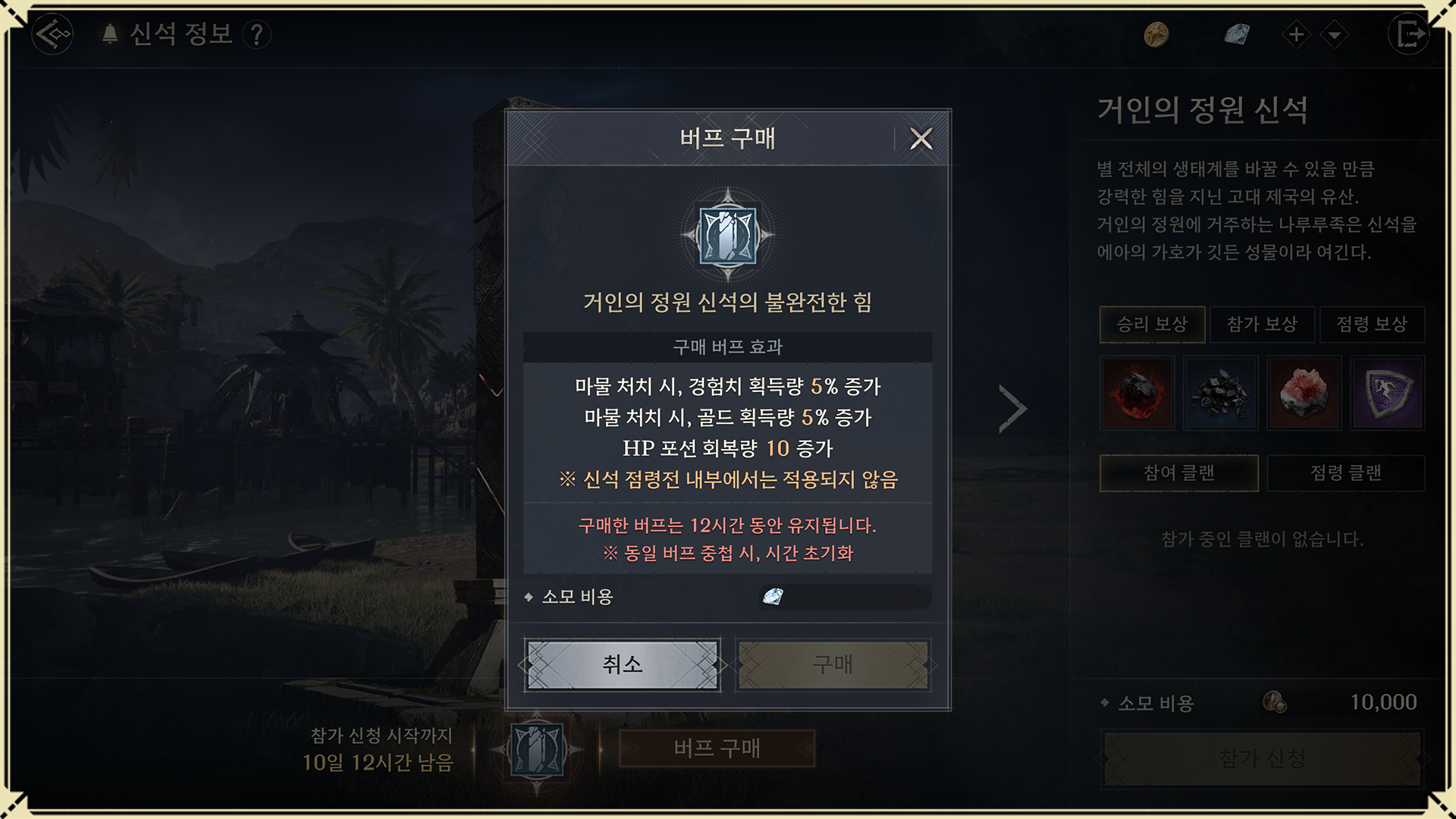Switch to the 승리 보상 tab
Viewport: 1456px width, 819px height.
tap(1152, 325)
